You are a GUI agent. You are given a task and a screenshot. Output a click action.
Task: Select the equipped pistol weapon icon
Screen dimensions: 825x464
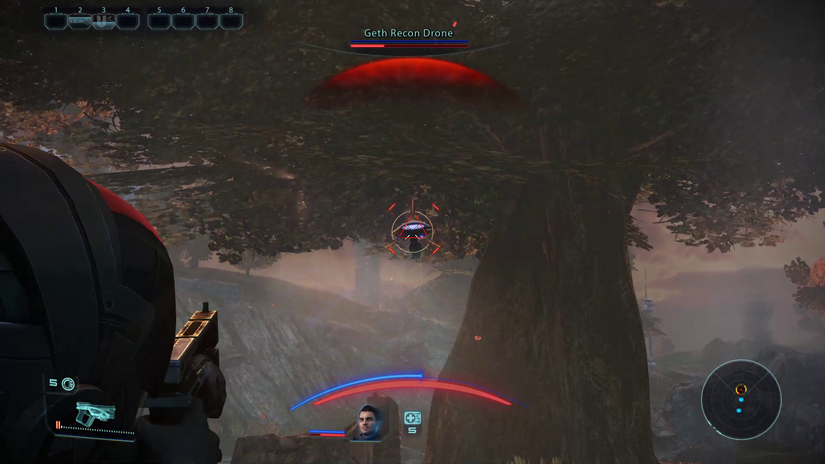(x=94, y=413)
